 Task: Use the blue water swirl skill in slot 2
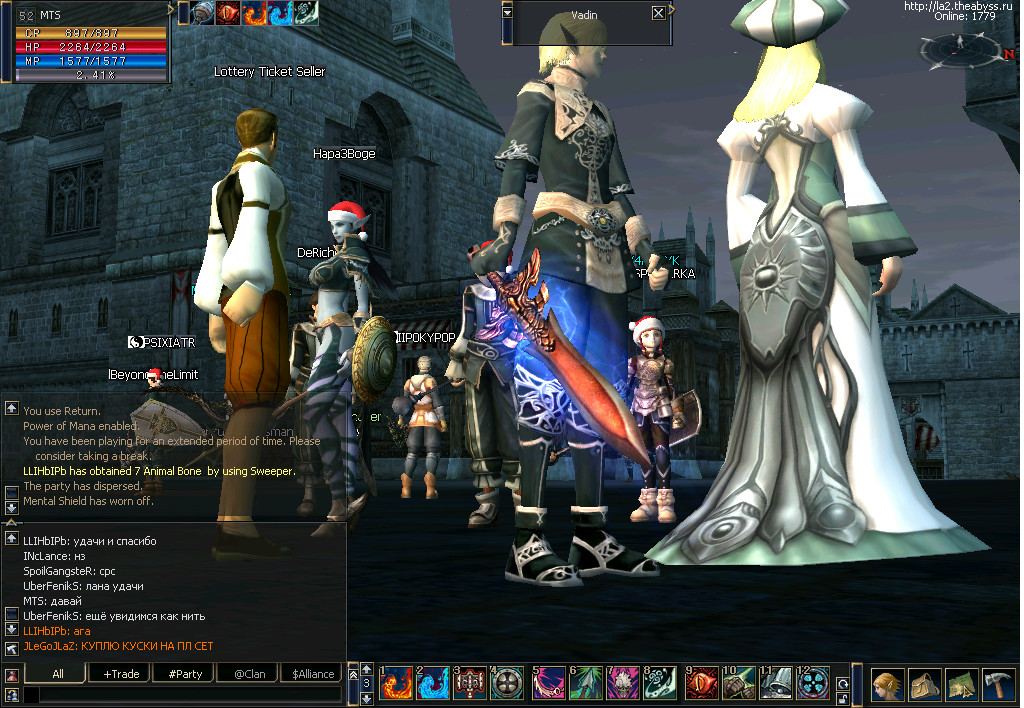(434, 683)
